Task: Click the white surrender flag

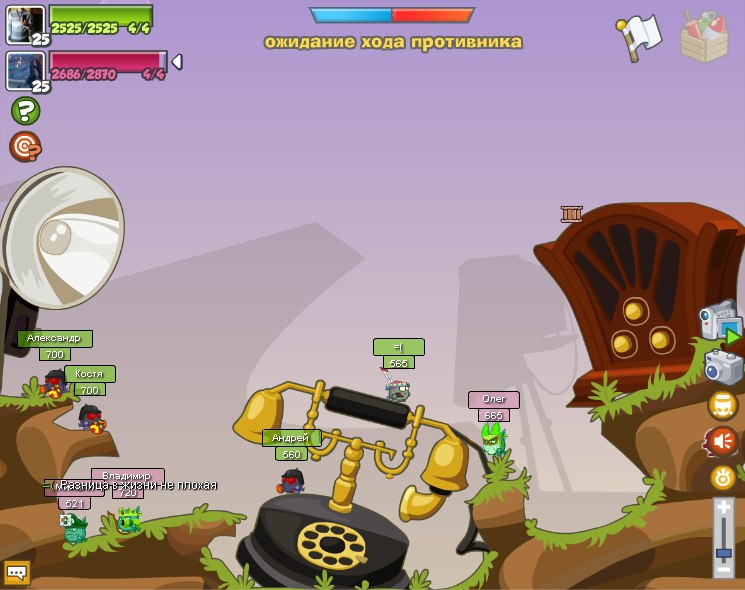Action: [x=640, y=36]
